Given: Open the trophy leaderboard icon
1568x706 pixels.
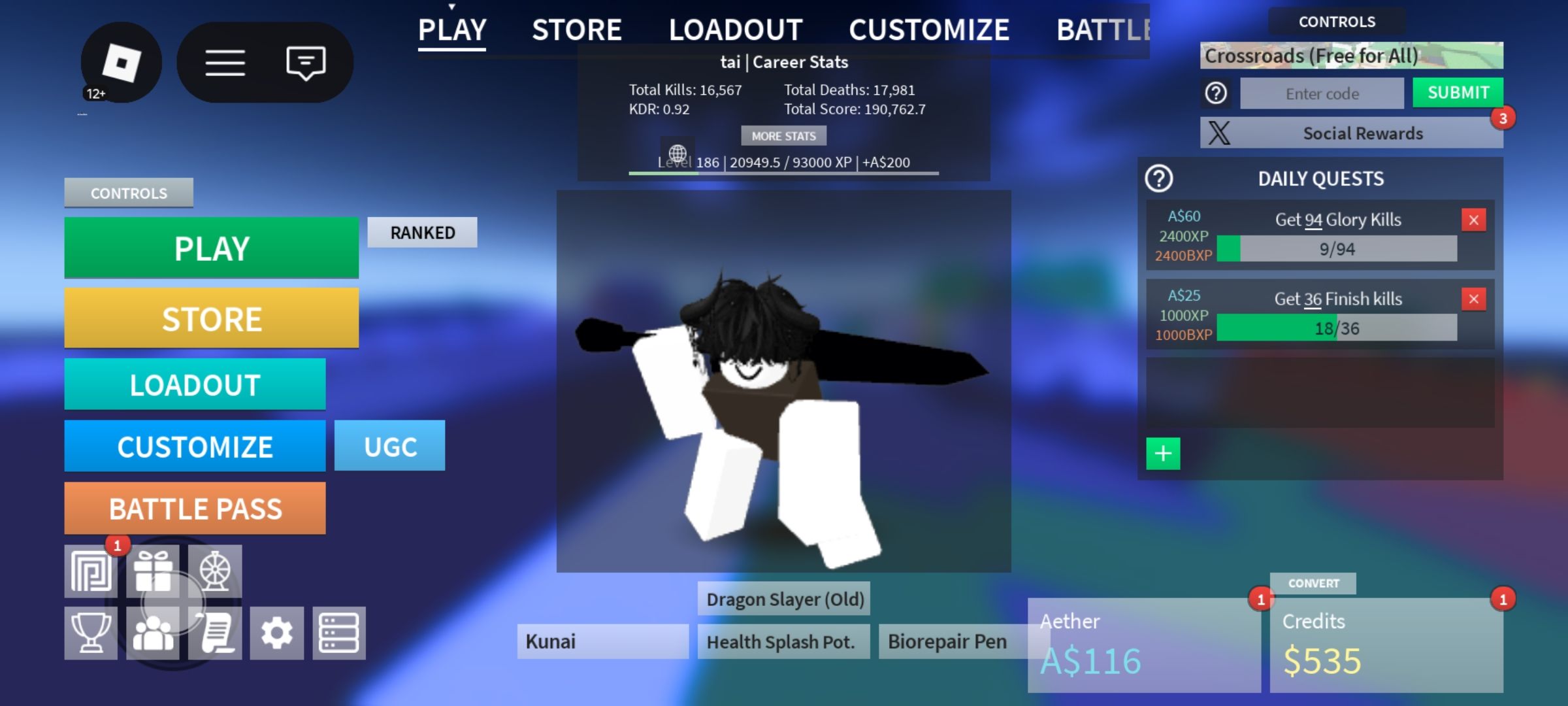Looking at the screenshot, I should click(x=91, y=633).
